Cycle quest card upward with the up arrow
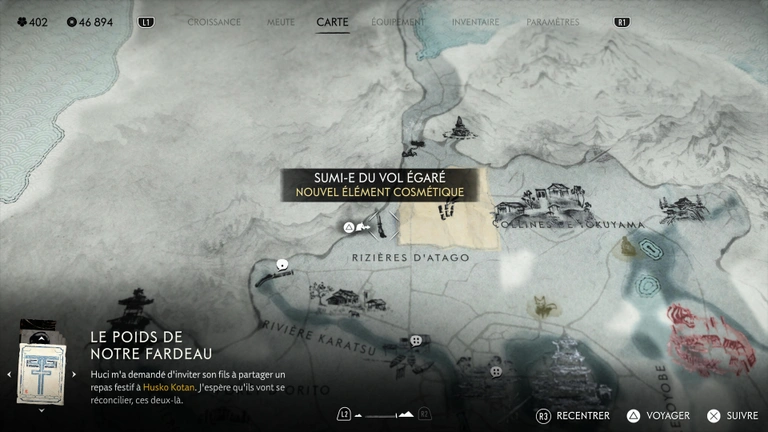Screen dimensions: 768x432 41,338
